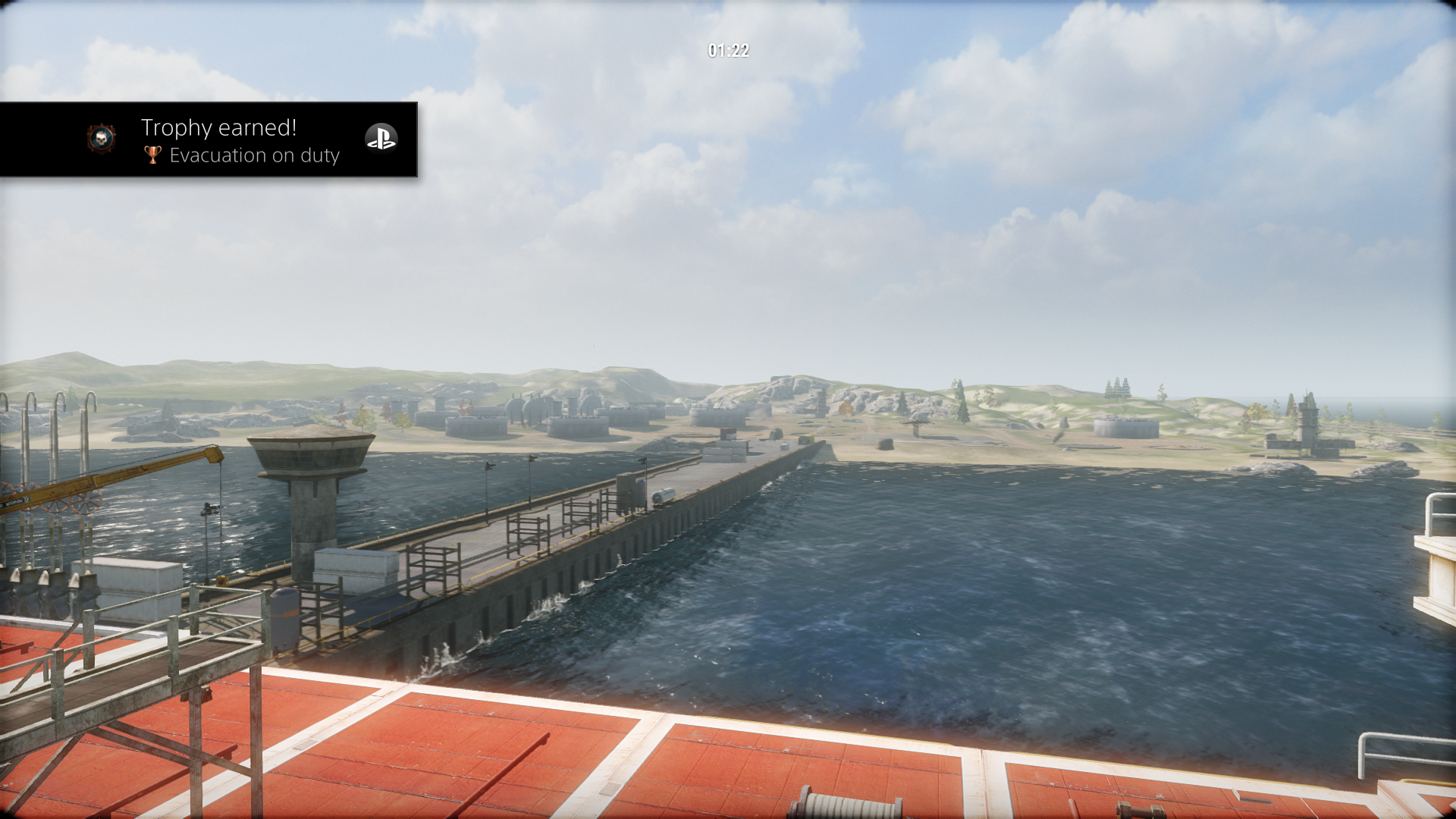
Task: Click the Trophy earned! heading
Action: click(218, 127)
